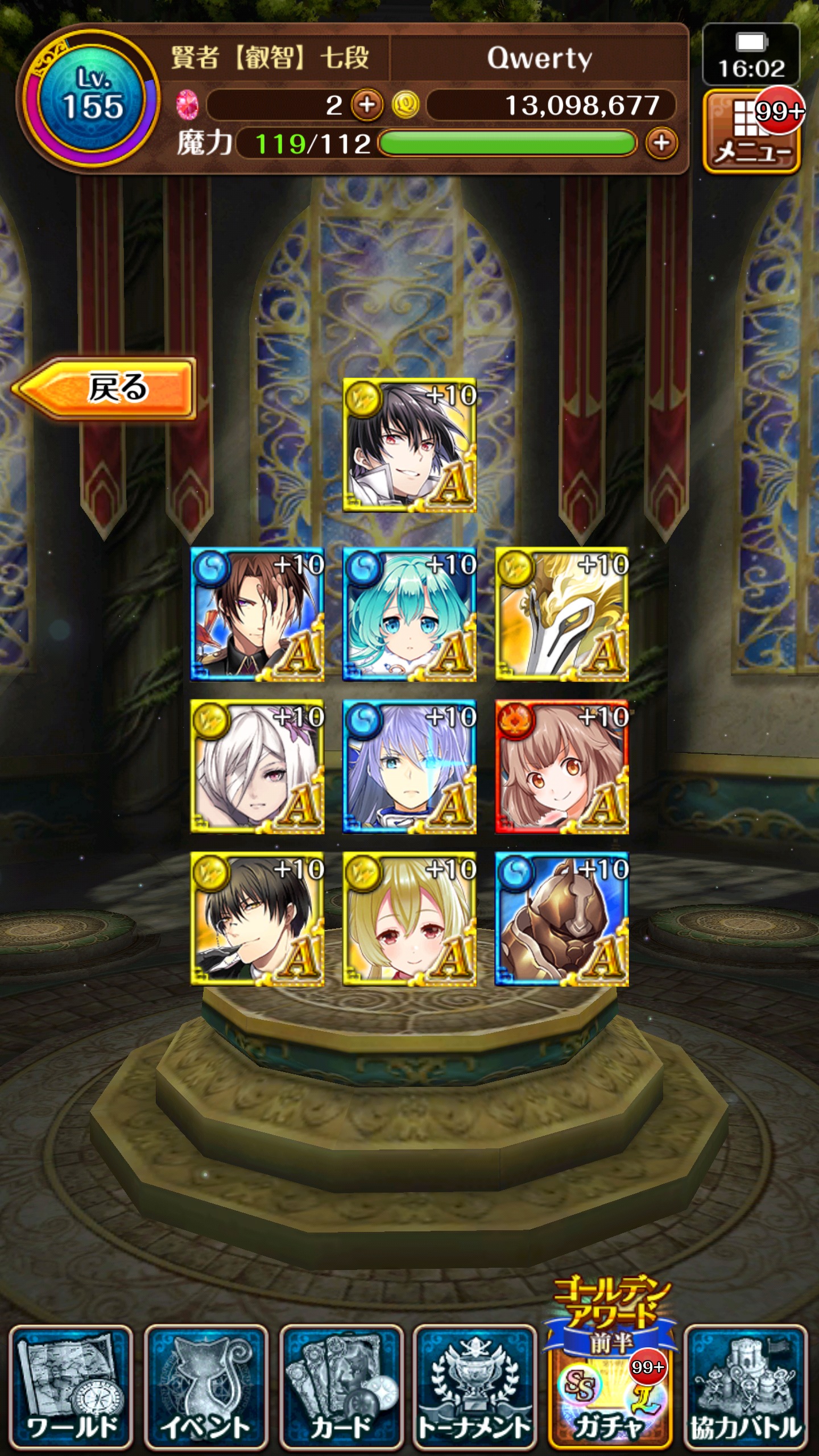Choose the purple-haired glowing-eye card
The height and width of the screenshot is (1456, 819).
409,767
